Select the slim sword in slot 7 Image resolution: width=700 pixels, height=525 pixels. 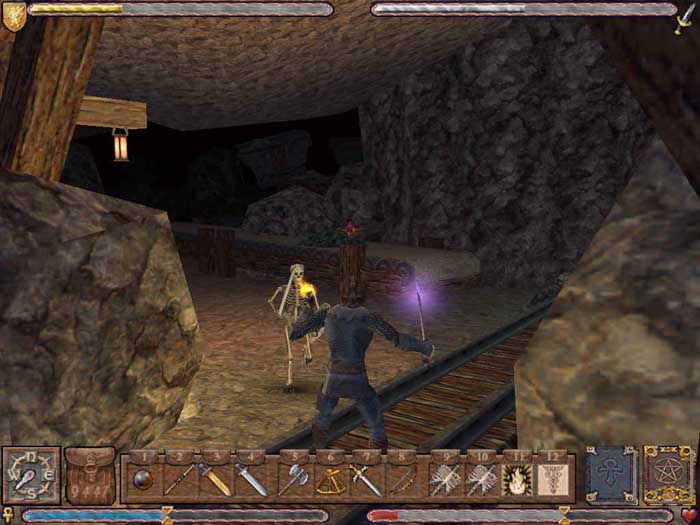[366, 479]
